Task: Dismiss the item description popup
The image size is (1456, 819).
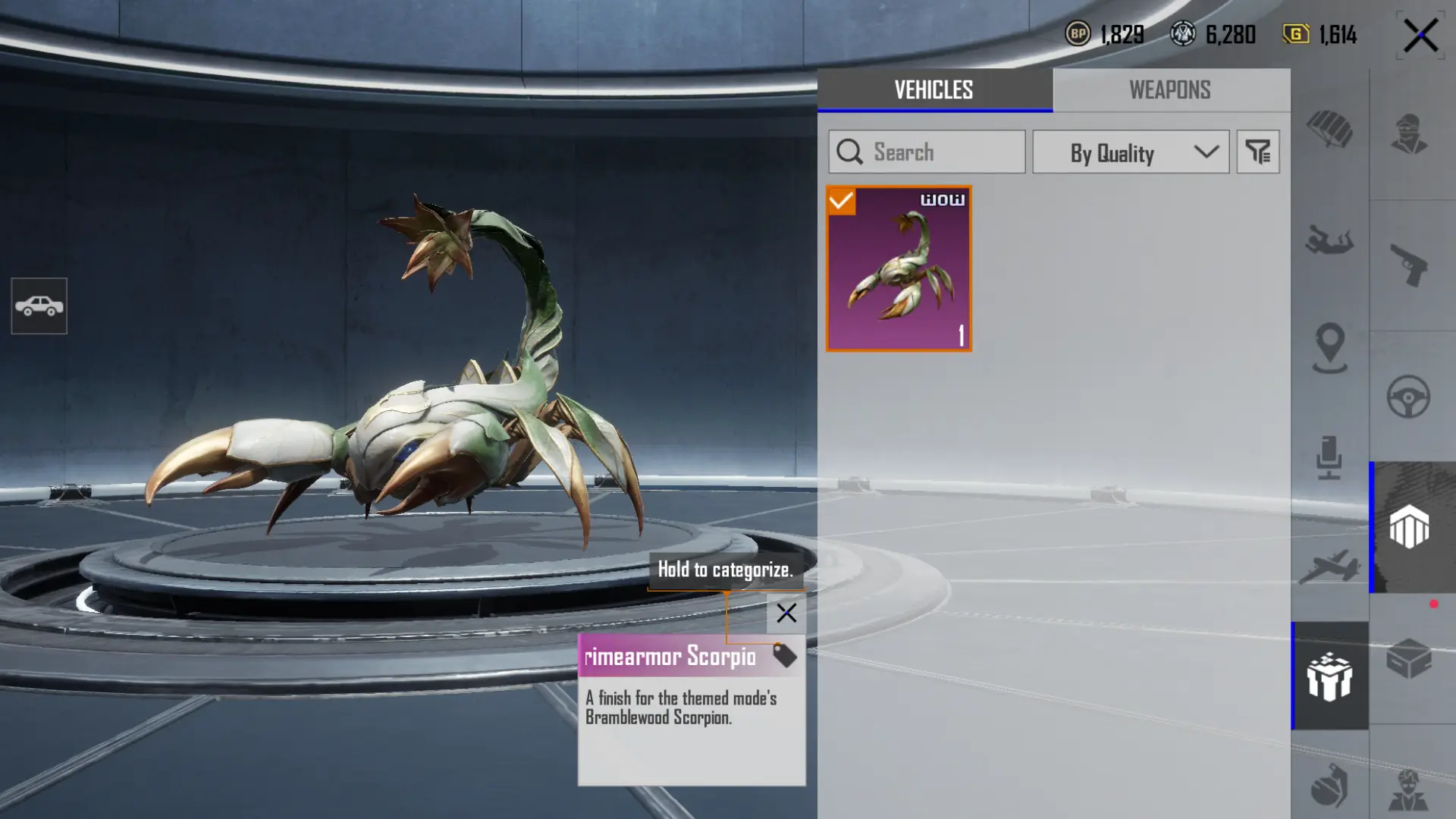Action: (786, 613)
